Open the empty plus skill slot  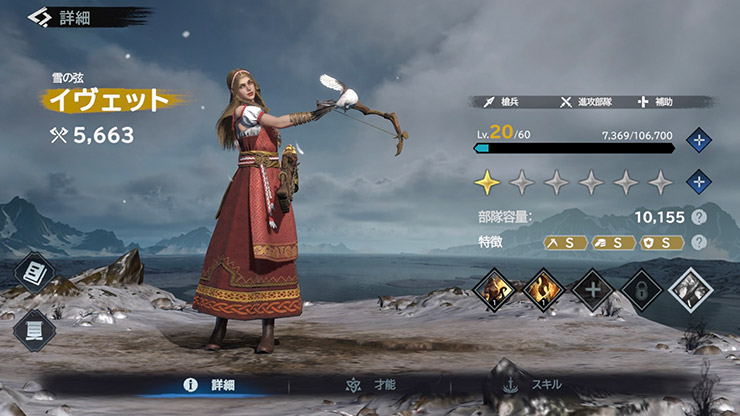pos(591,290)
